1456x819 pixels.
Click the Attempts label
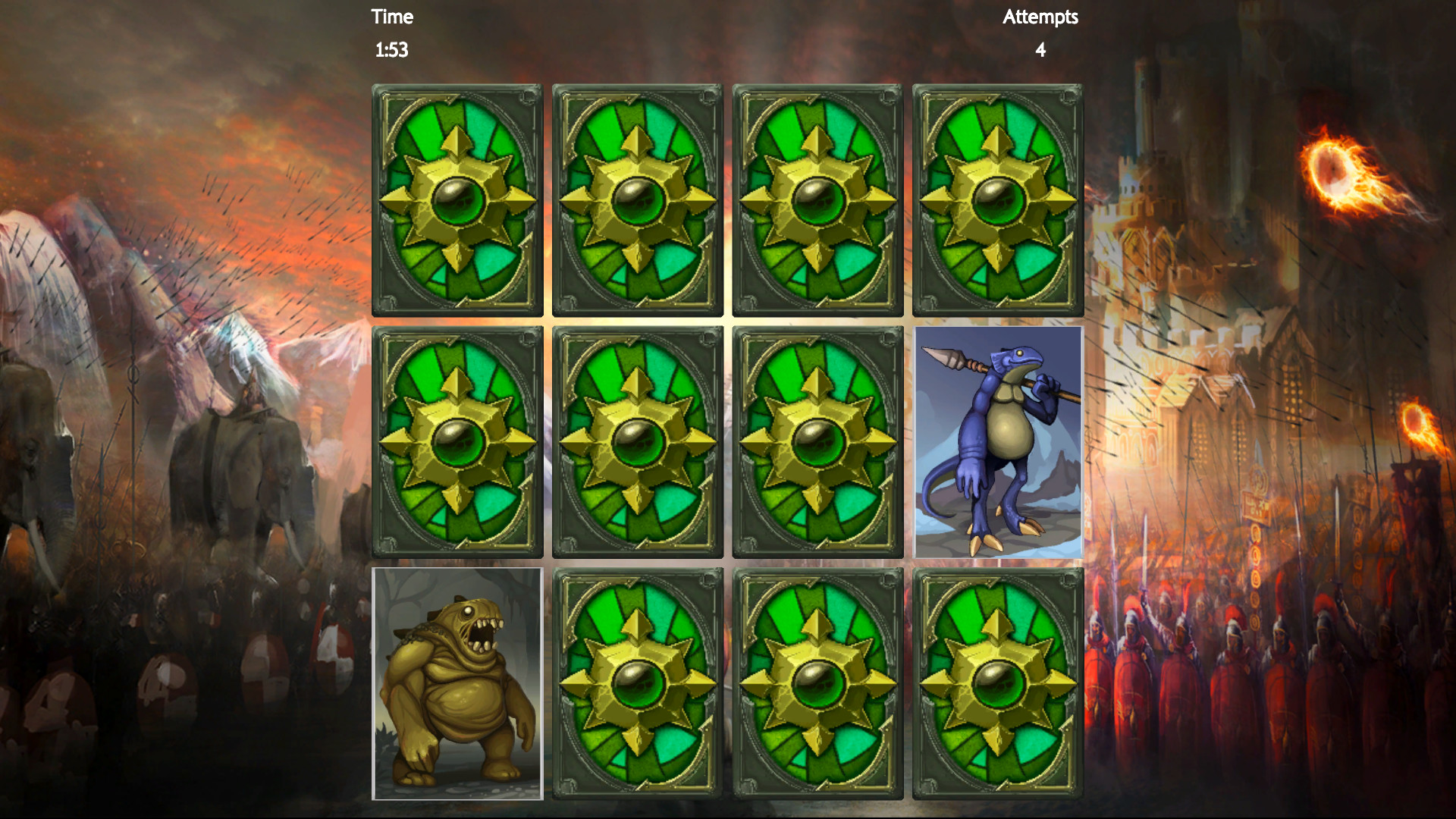[x=1039, y=16]
